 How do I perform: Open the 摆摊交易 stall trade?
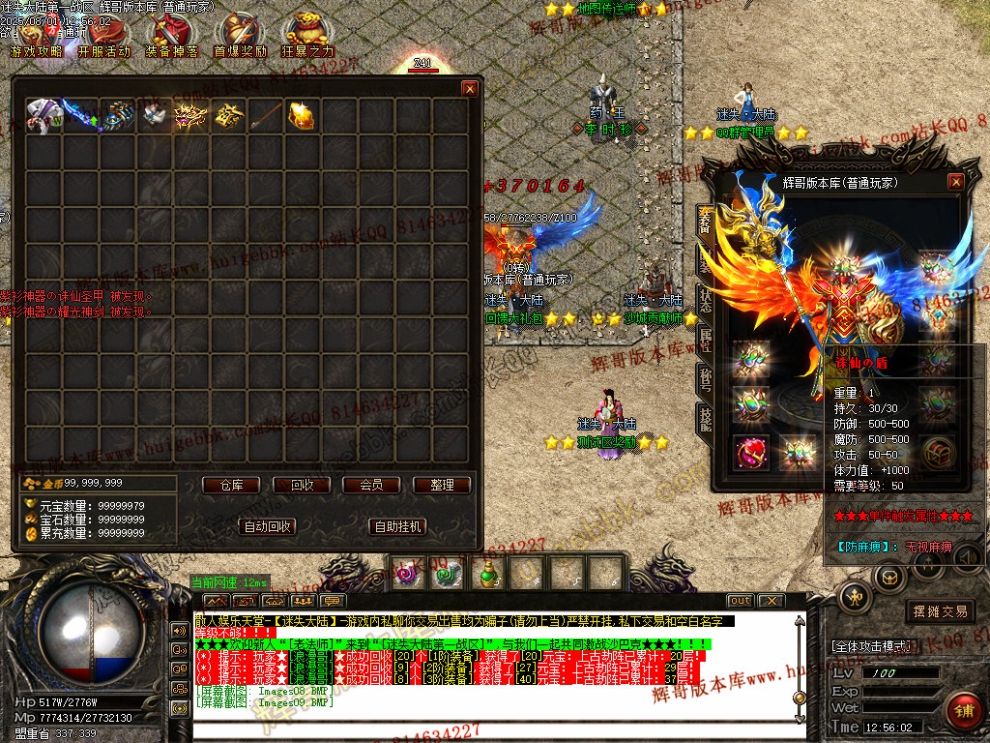pyautogui.click(x=940, y=611)
